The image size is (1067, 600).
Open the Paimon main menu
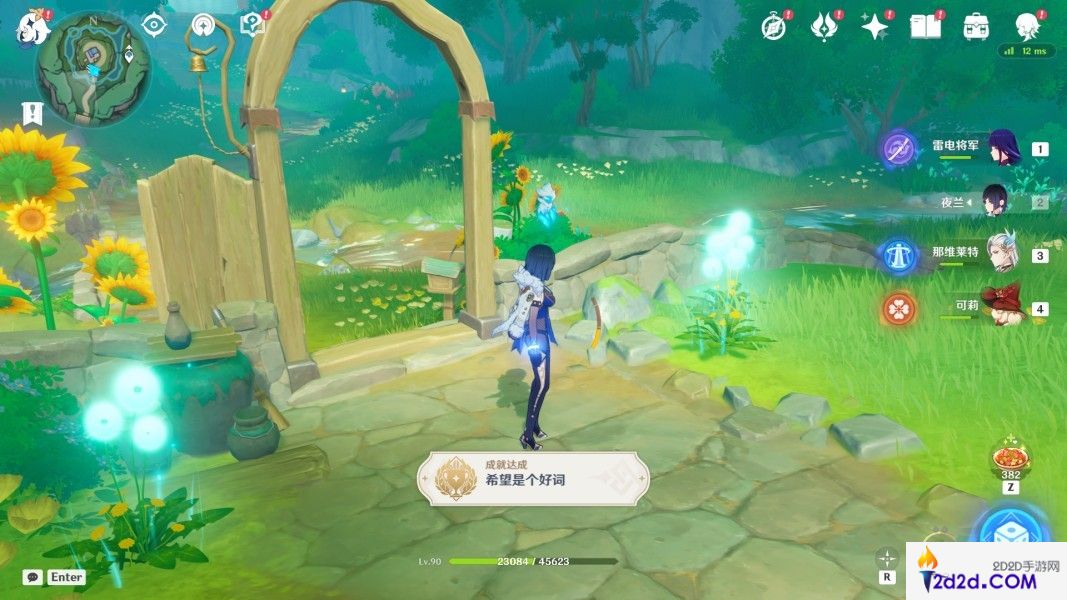click(x=33, y=25)
